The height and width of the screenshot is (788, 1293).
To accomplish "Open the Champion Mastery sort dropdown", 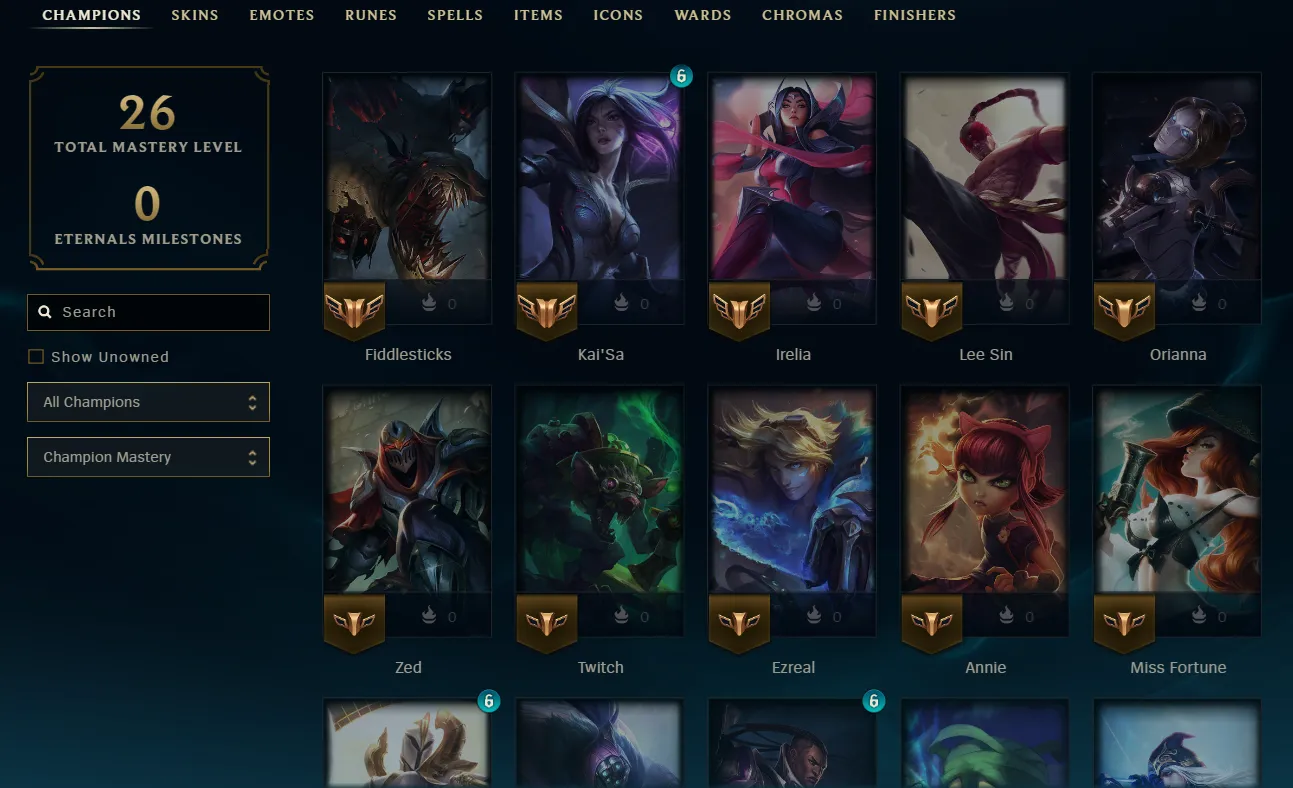I will 148,457.
